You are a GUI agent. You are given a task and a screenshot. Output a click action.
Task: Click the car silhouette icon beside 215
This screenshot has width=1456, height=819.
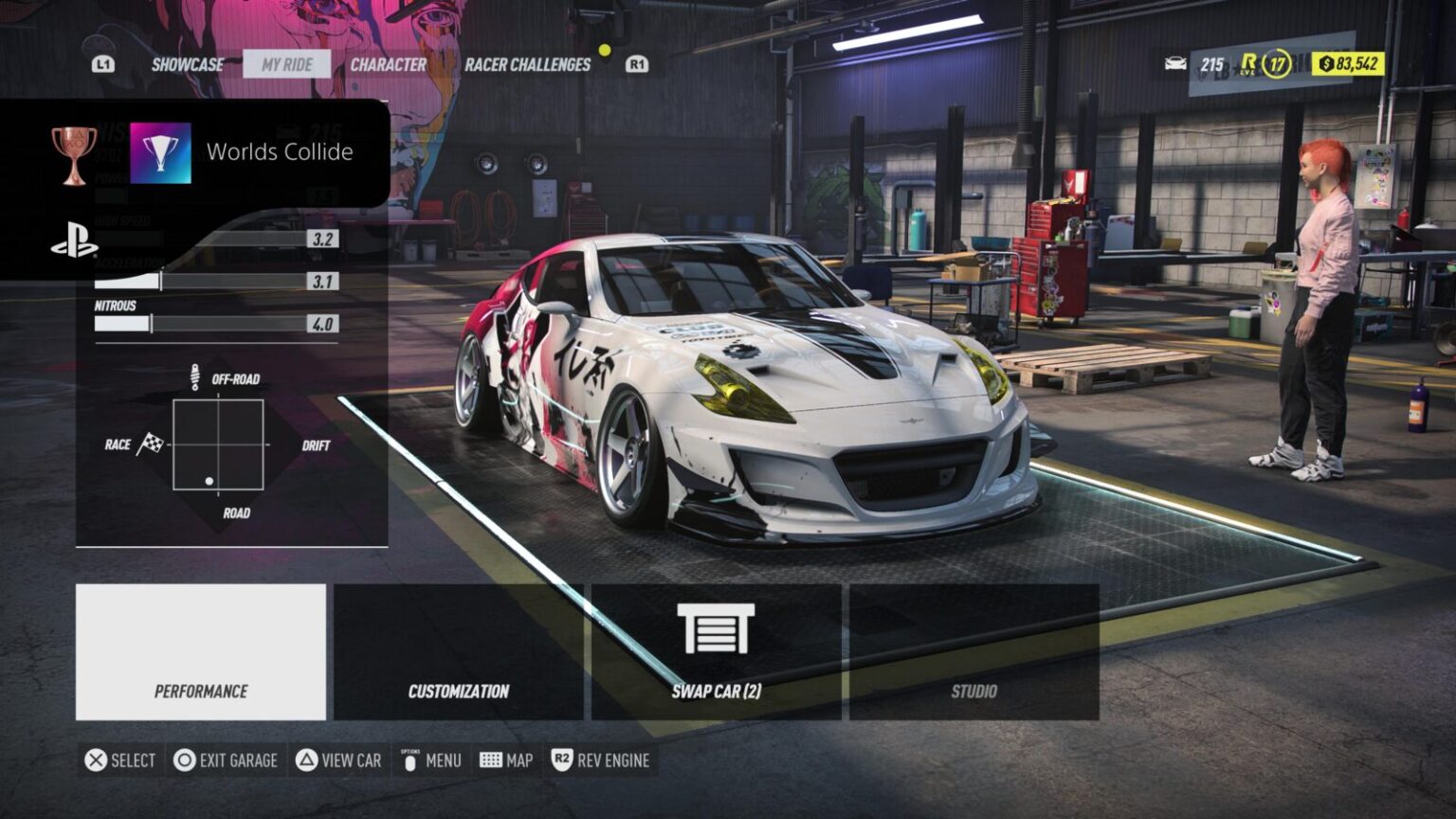[x=1175, y=64]
